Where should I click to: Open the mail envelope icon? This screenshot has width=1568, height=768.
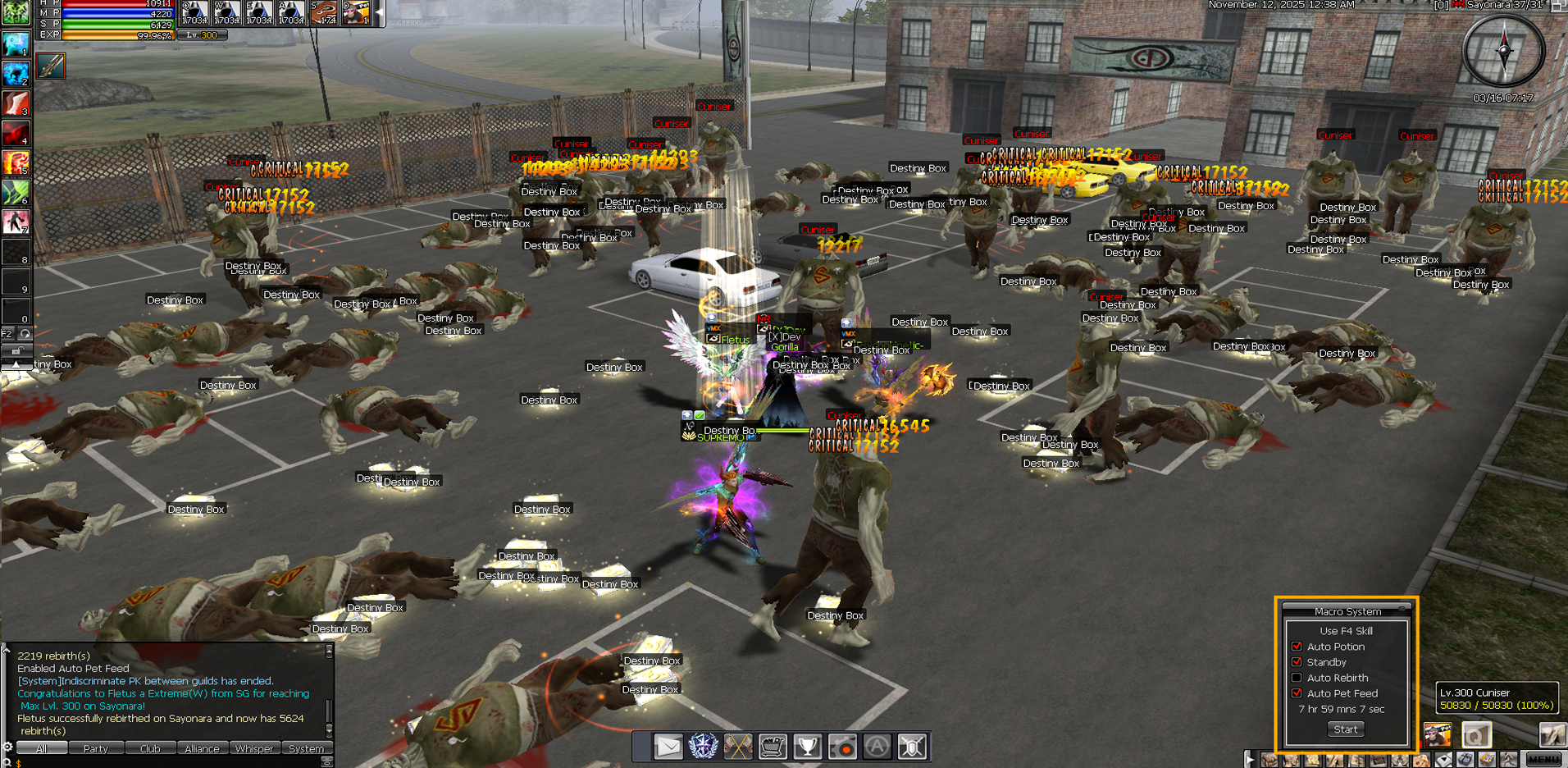tap(668, 747)
